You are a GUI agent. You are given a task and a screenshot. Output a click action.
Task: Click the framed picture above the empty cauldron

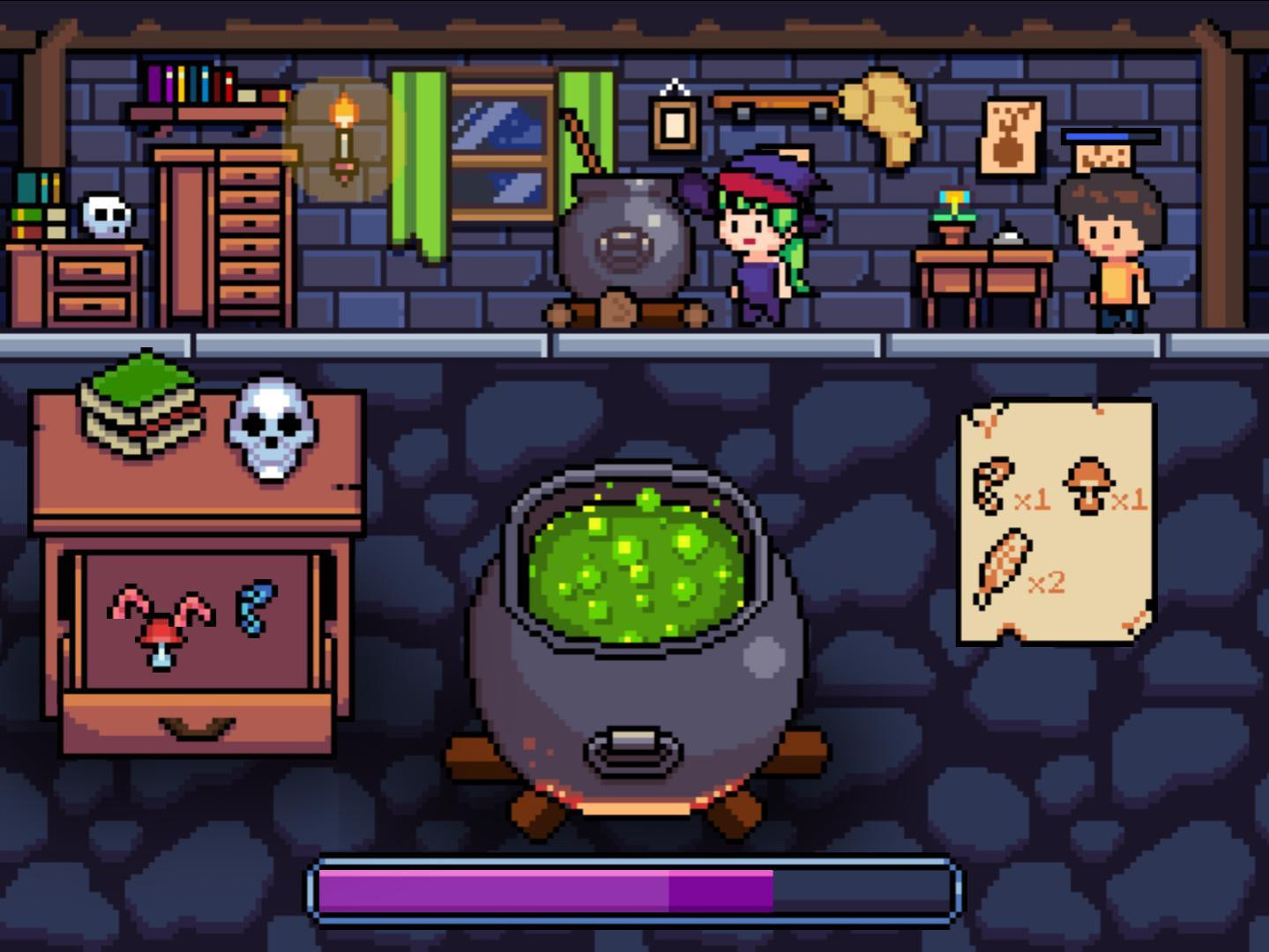[674, 122]
